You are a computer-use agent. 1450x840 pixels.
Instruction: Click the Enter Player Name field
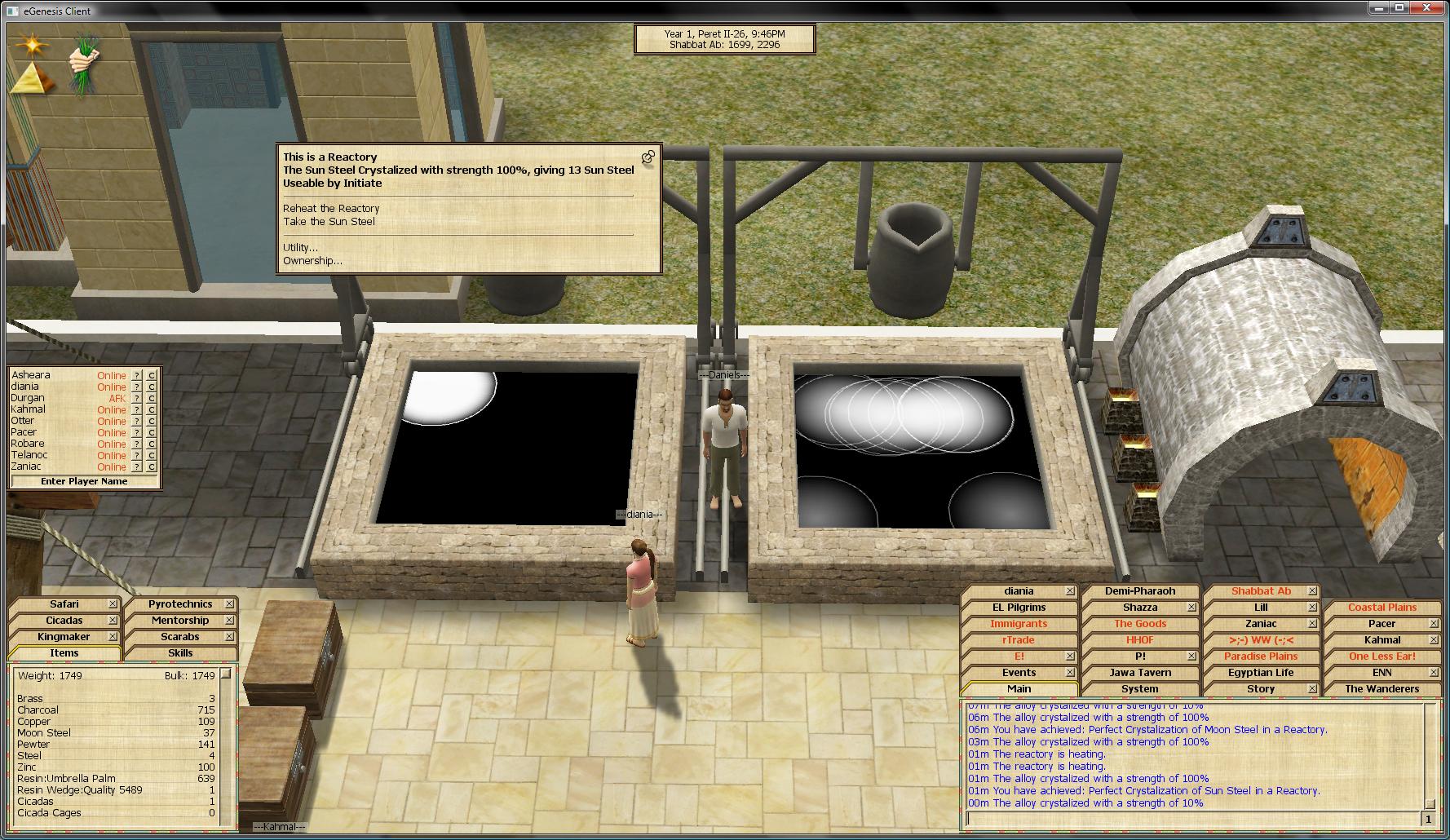point(84,482)
